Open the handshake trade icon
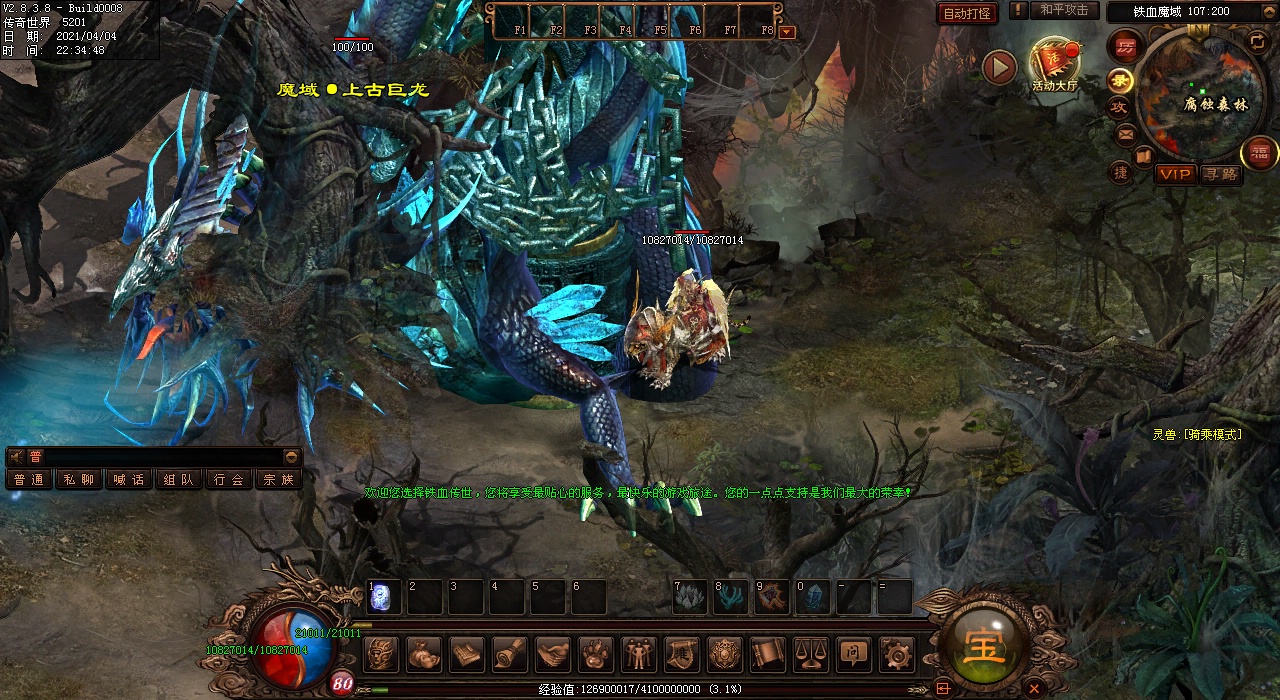The width and height of the screenshot is (1280, 700). pos(553,655)
